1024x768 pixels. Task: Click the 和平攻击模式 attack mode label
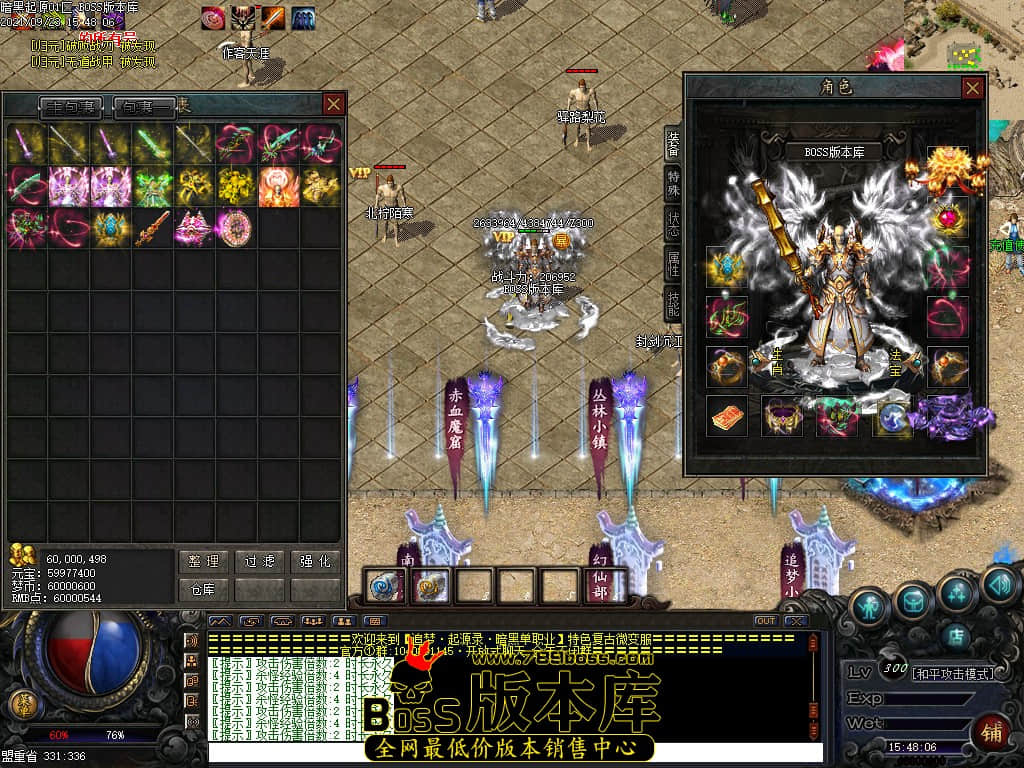953,673
